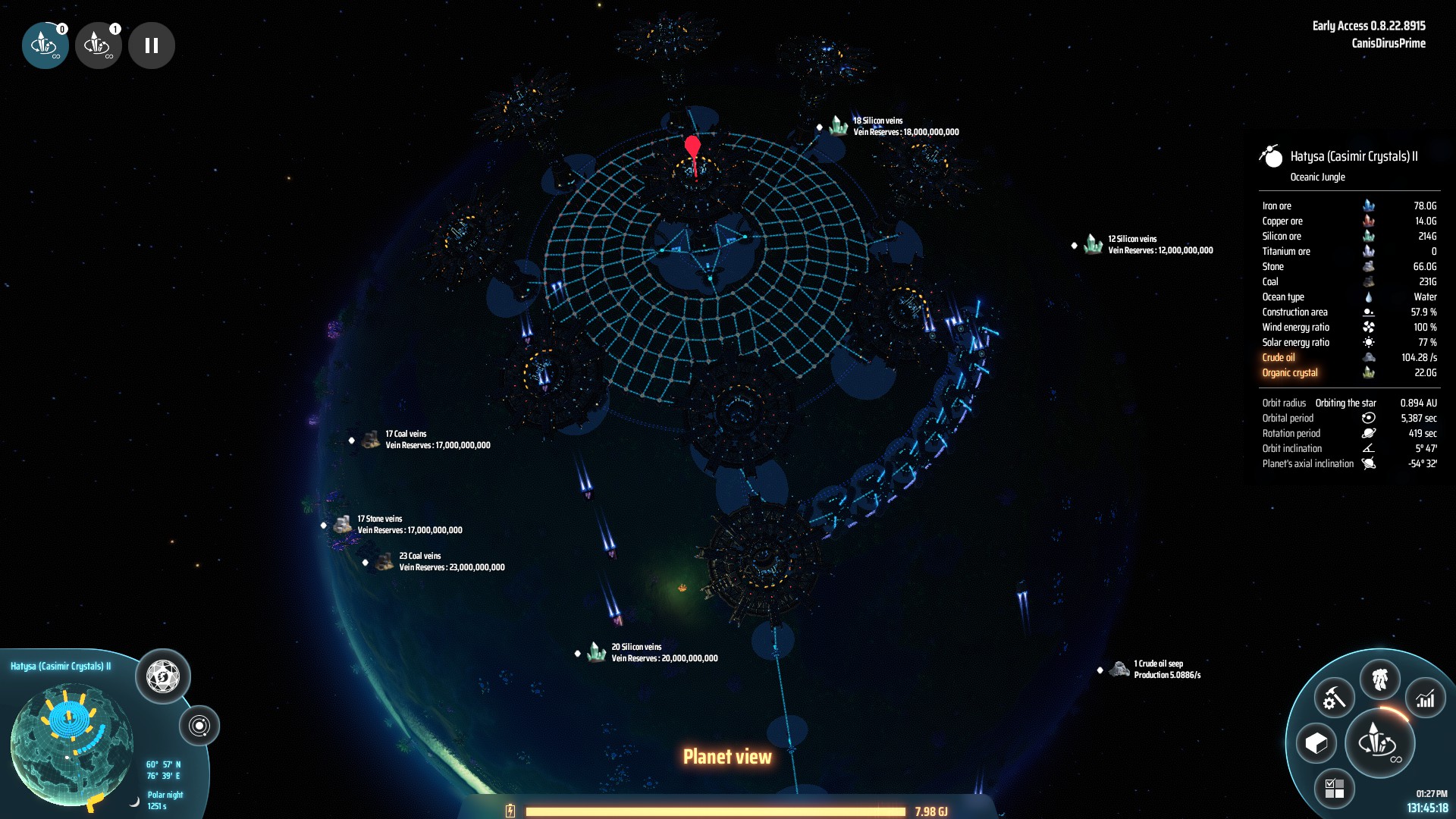1456x819 pixels.
Task: Click the drone icon showing counter 0
Action: 45,45
